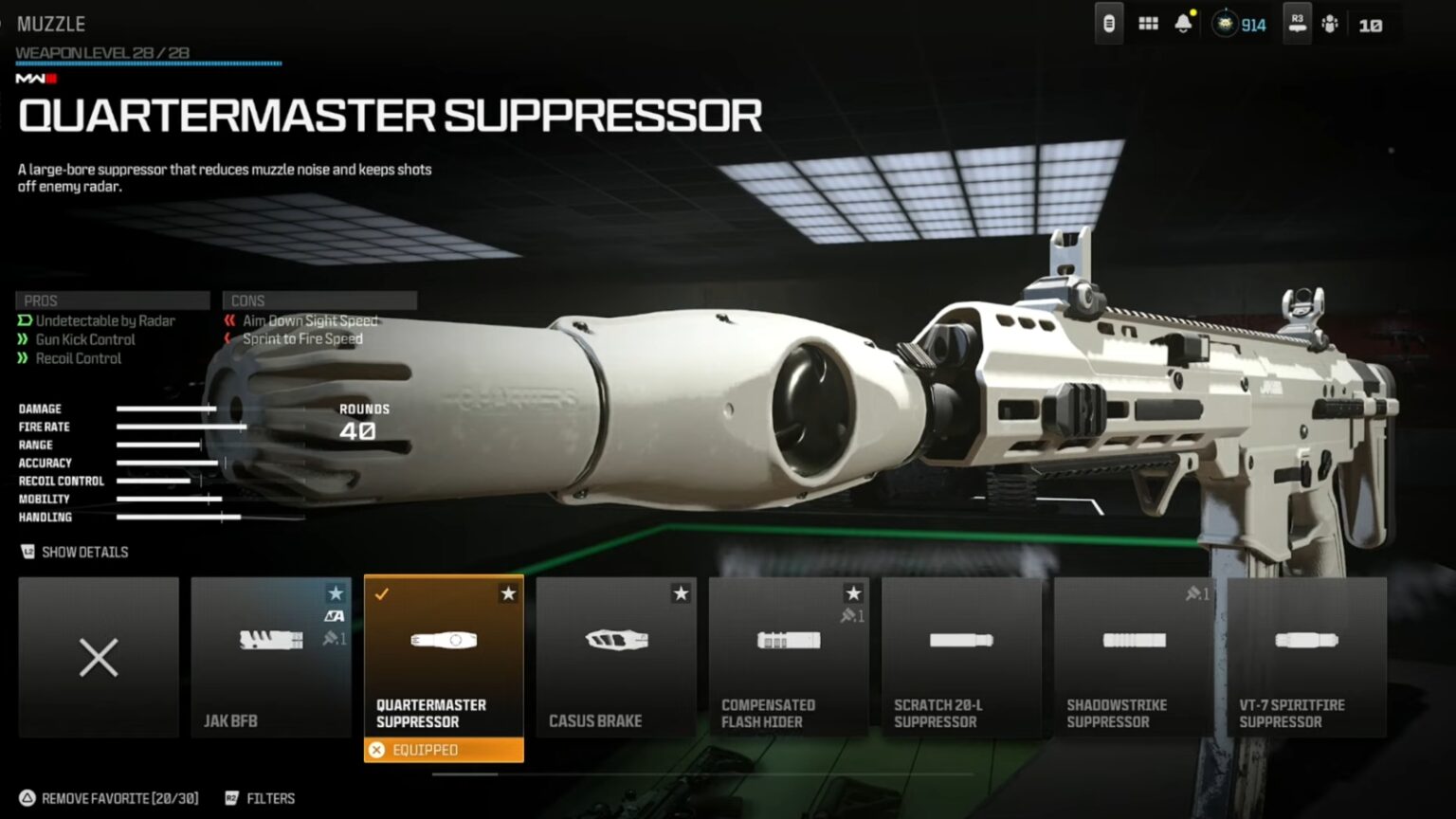The height and width of the screenshot is (819, 1456).
Task: Select the Compensated Flash Hider tile
Action: click(x=789, y=657)
